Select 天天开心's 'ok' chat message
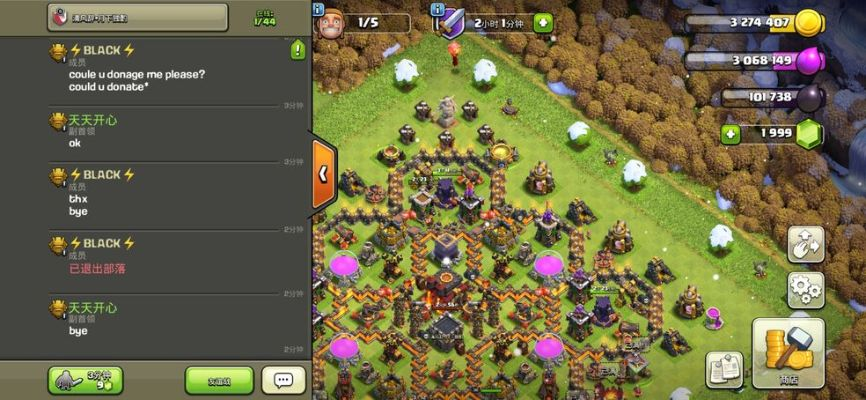The height and width of the screenshot is (400, 866). click(x=150, y=132)
